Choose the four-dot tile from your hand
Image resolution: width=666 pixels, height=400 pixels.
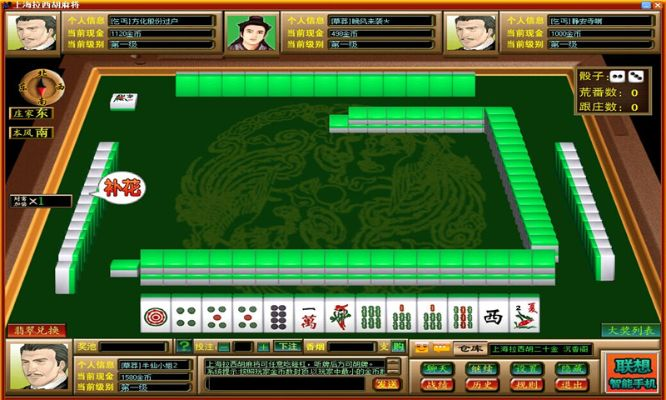click(185, 316)
